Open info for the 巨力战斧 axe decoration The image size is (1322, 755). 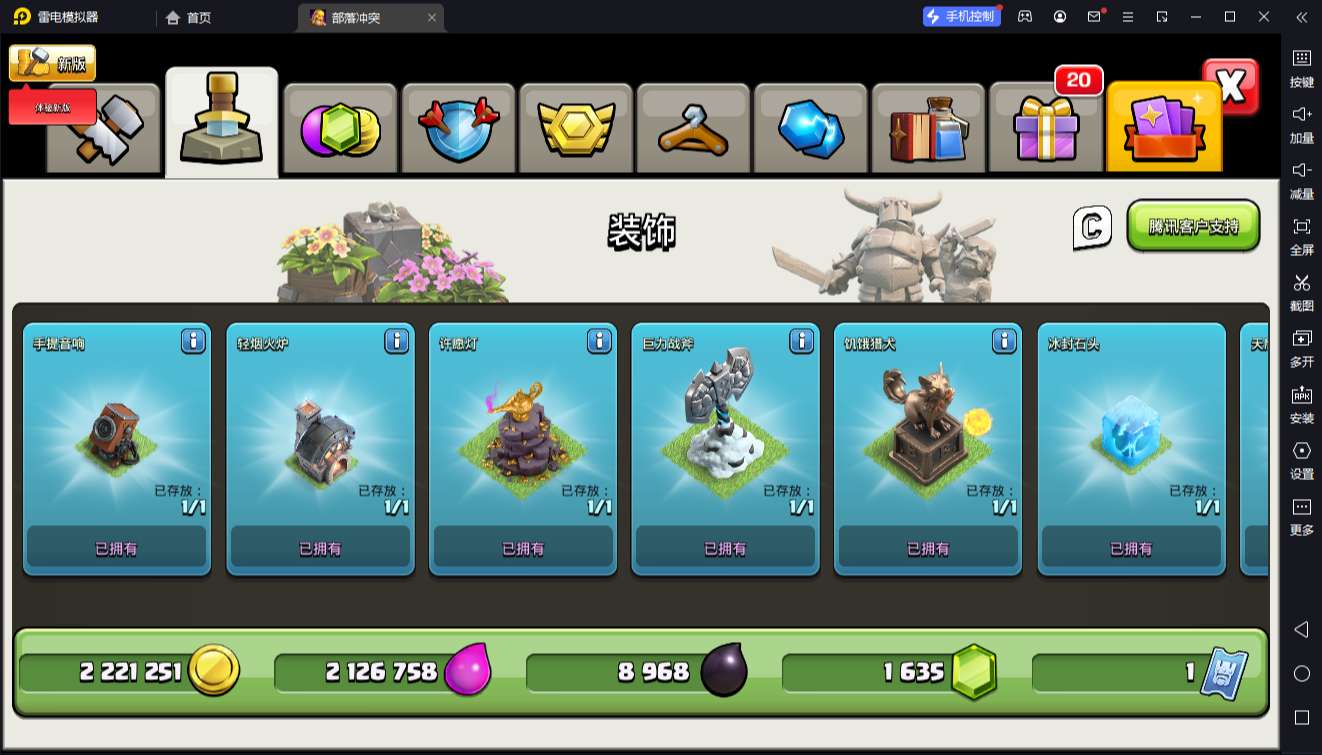pos(802,342)
